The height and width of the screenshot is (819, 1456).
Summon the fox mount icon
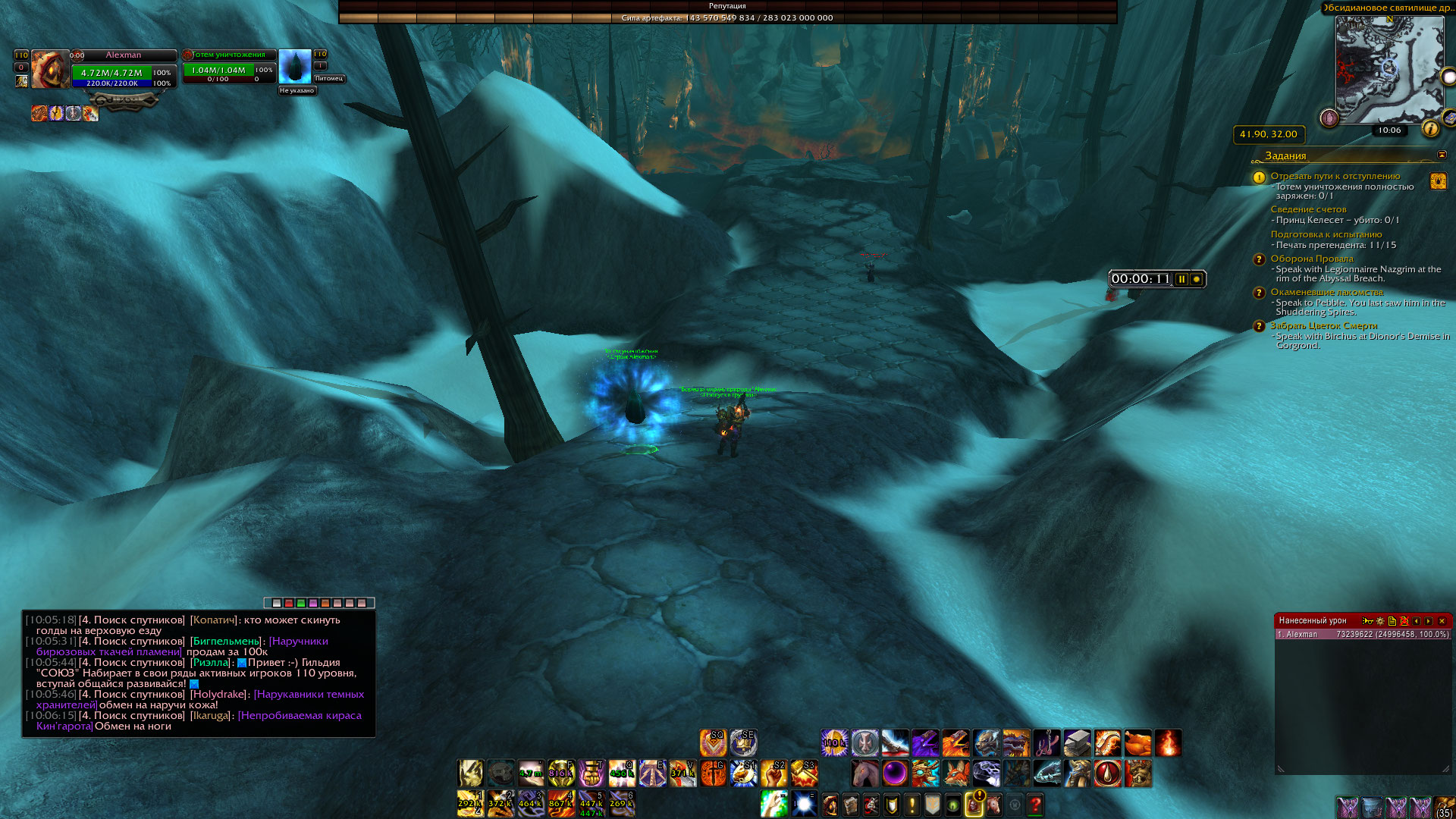pyautogui.click(x=955, y=773)
